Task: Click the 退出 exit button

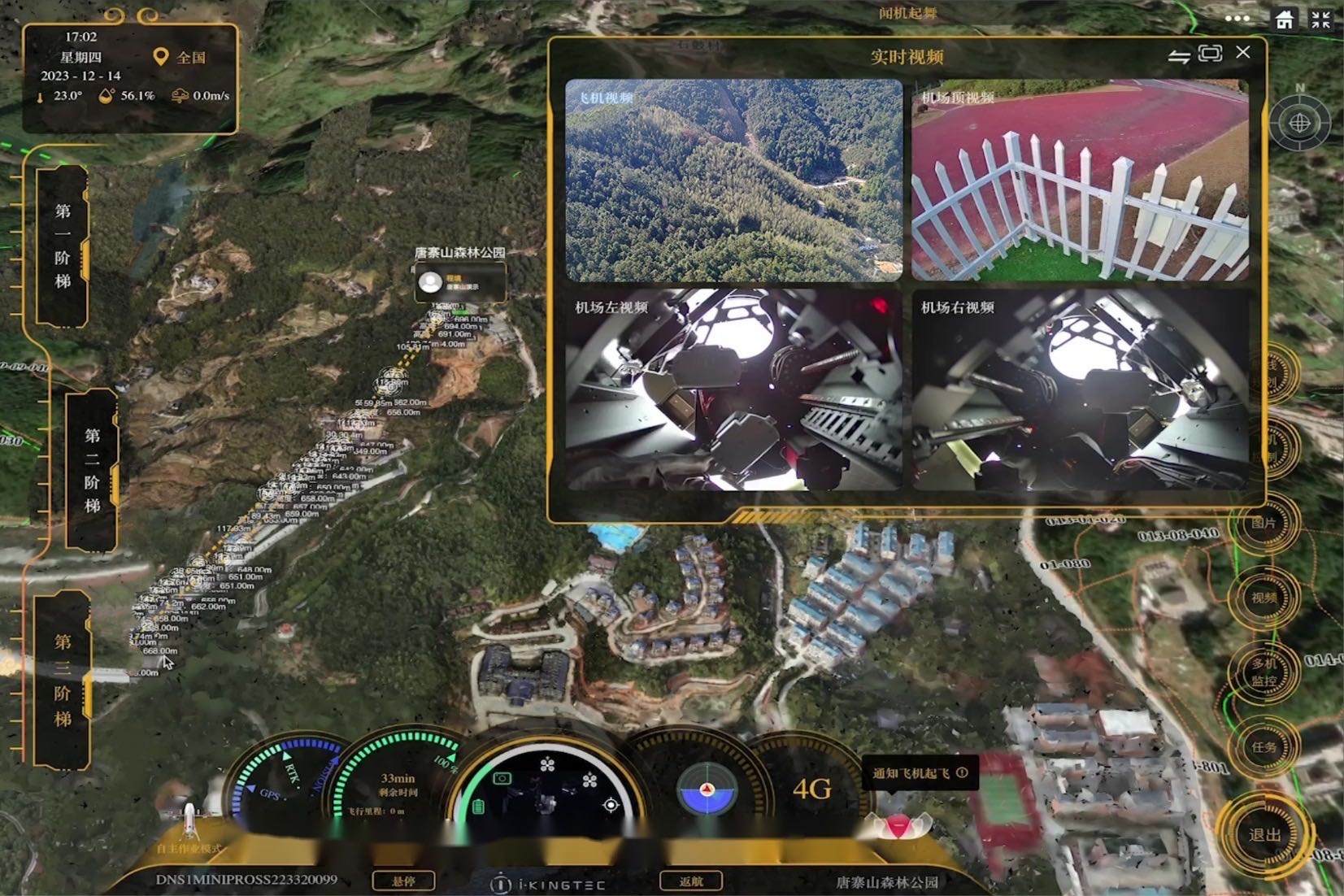Action: 1264,835
